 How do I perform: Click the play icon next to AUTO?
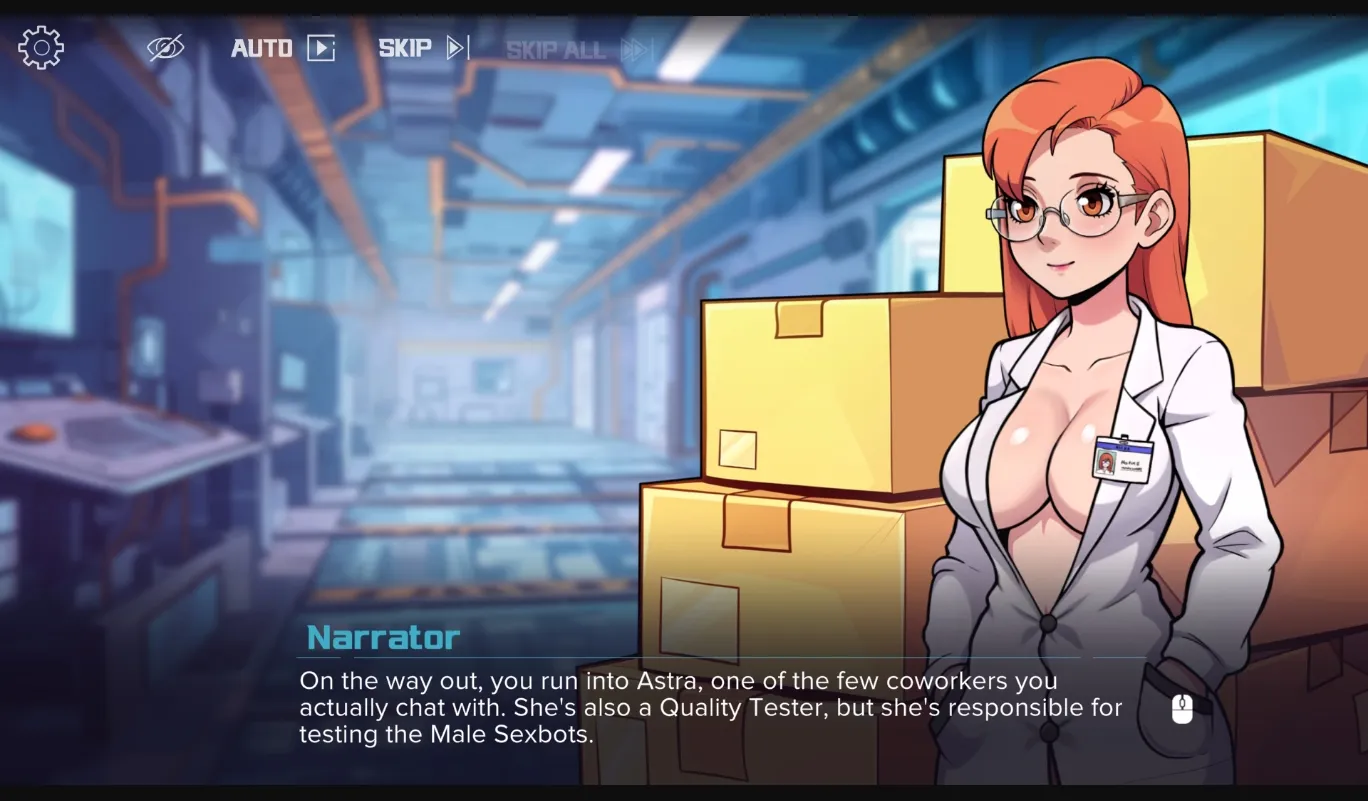click(x=320, y=47)
